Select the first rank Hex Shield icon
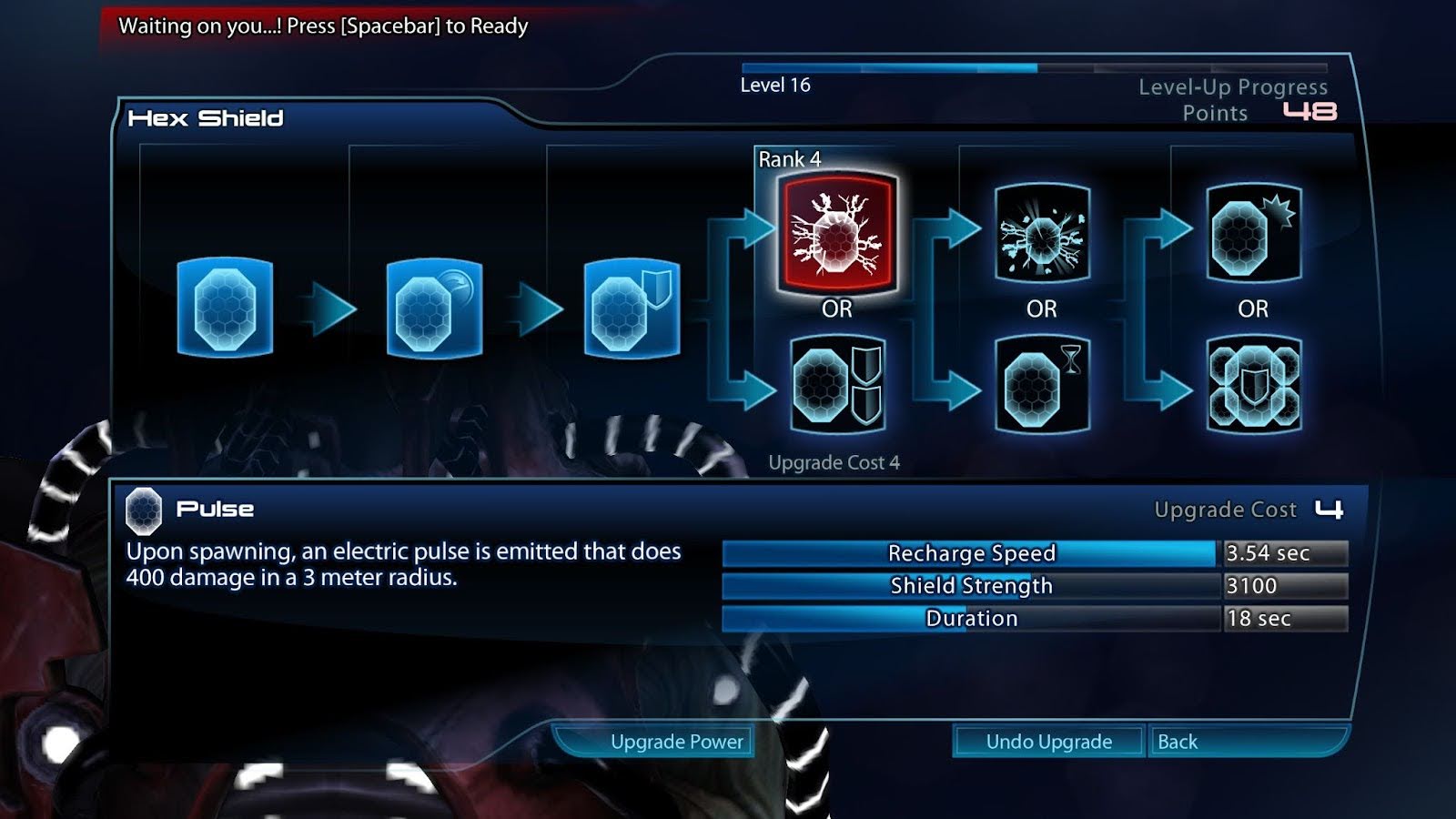 click(225, 308)
